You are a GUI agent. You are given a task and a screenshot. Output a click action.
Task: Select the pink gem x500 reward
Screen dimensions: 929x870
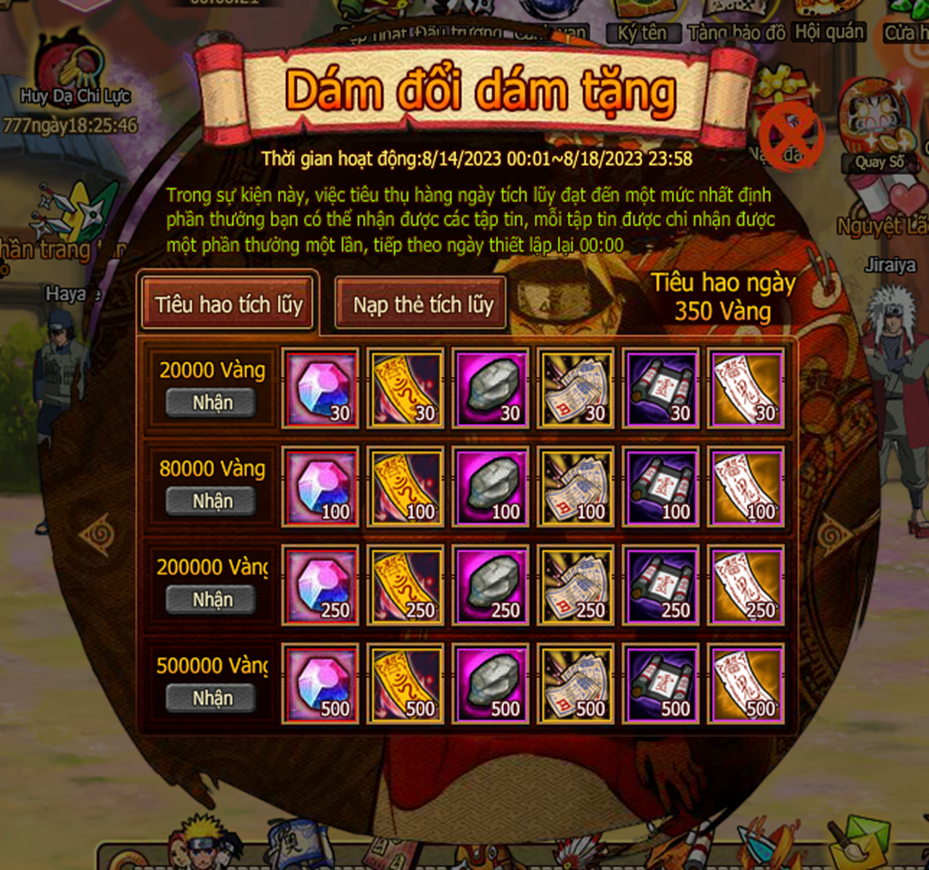click(x=320, y=683)
